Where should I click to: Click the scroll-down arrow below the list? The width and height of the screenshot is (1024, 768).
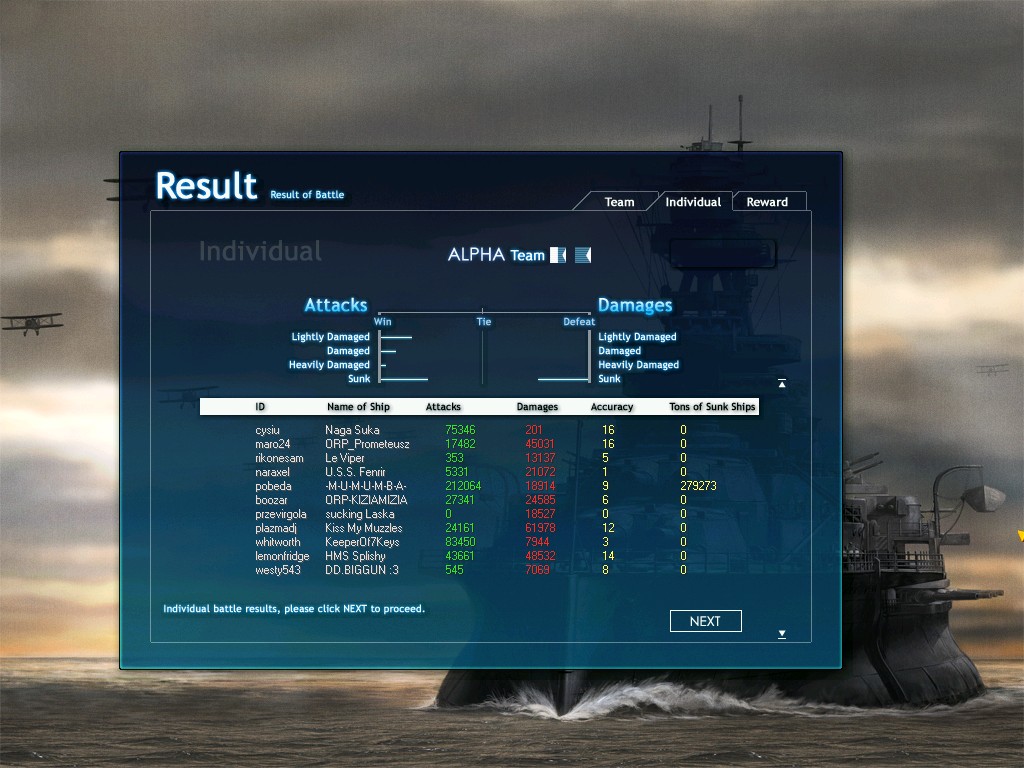(x=781, y=634)
